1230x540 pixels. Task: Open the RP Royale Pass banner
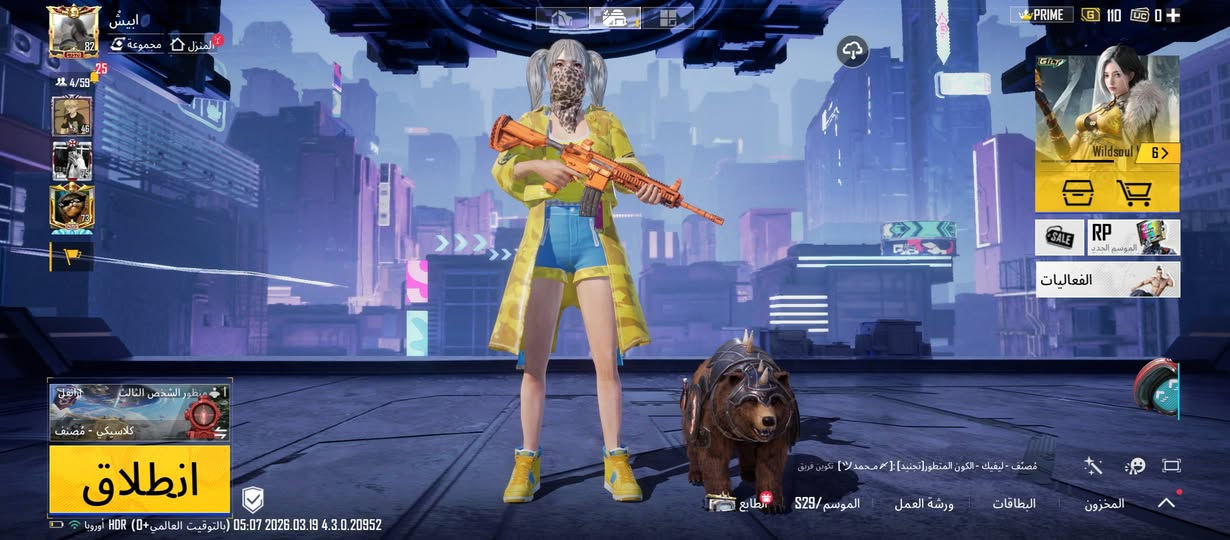pyautogui.click(x=1133, y=238)
